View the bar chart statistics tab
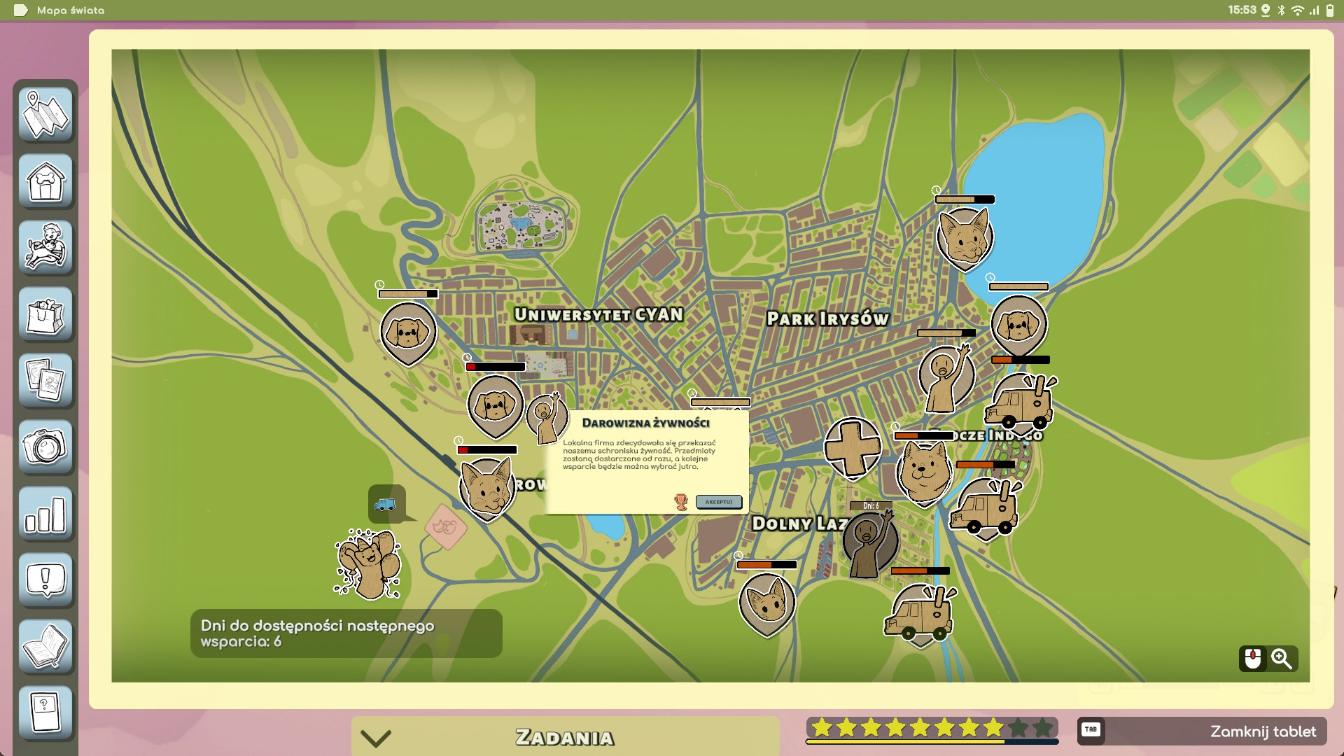The height and width of the screenshot is (756, 1344). [46, 514]
